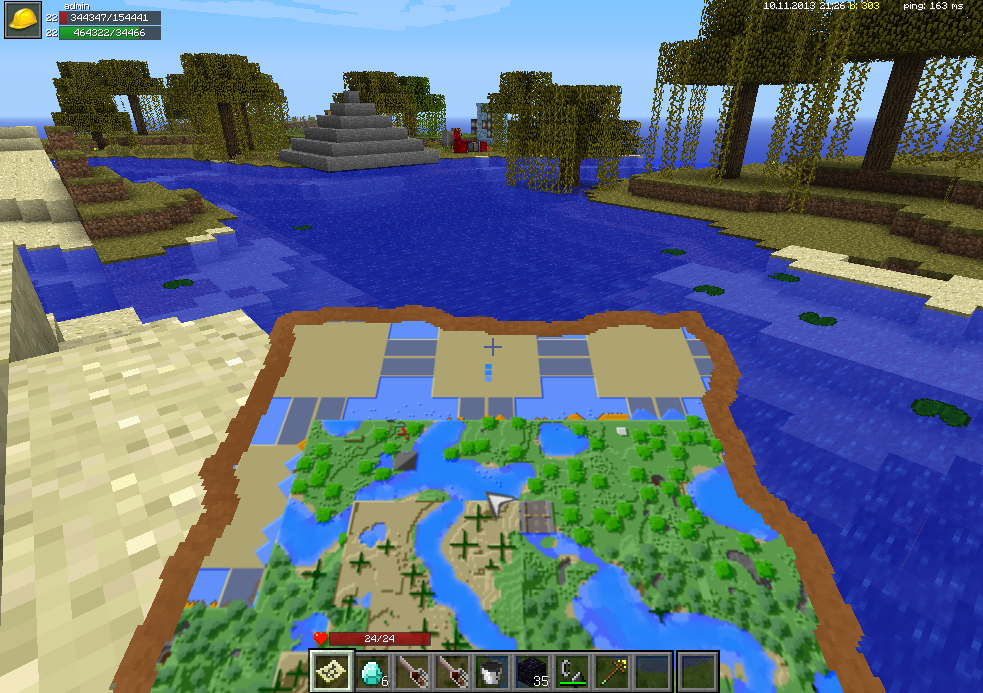Choose the bucket in the hotbar
Viewport: 983px width, 693px height.
(x=490, y=671)
